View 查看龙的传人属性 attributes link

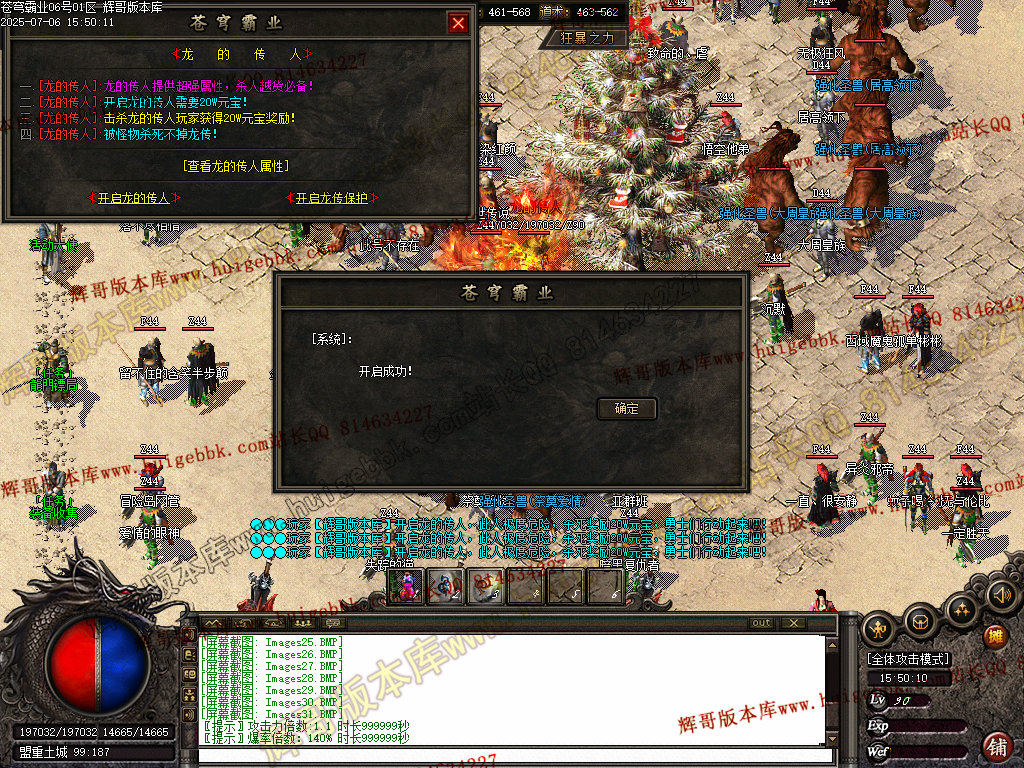click(x=238, y=166)
